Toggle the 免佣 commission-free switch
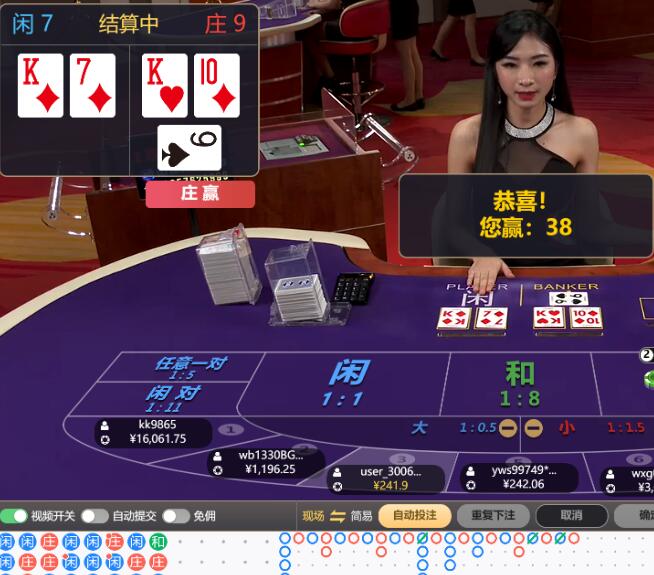The width and height of the screenshot is (654, 575). pyautogui.click(x=176, y=516)
